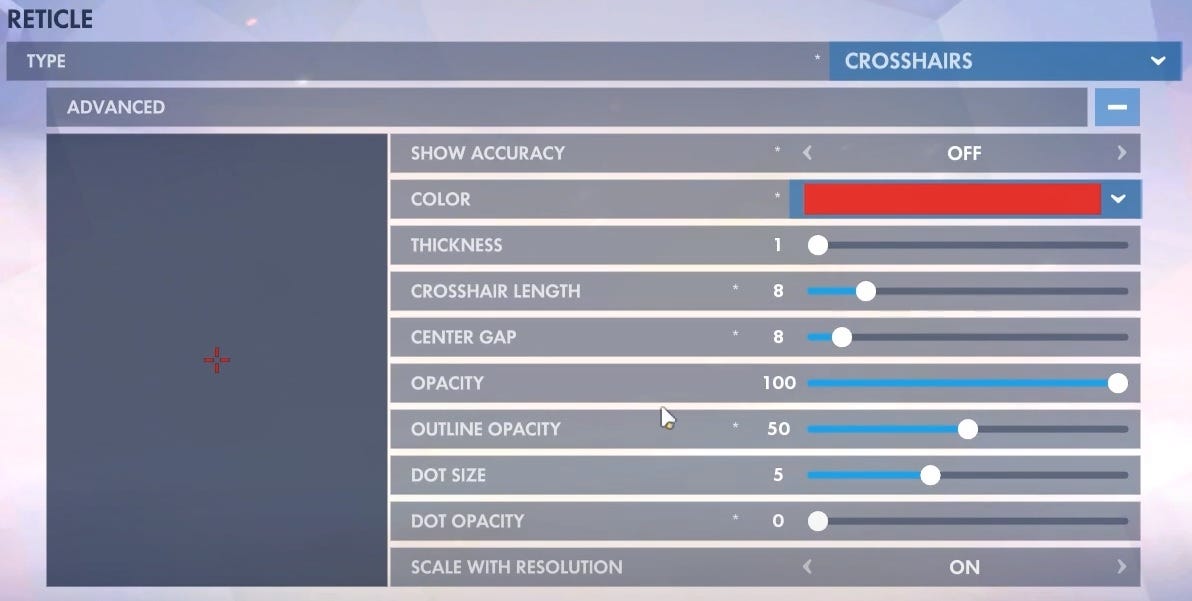This screenshot has width=1192, height=601.
Task: Open the reticle Type dropdown
Action: click(x=1005, y=61)
